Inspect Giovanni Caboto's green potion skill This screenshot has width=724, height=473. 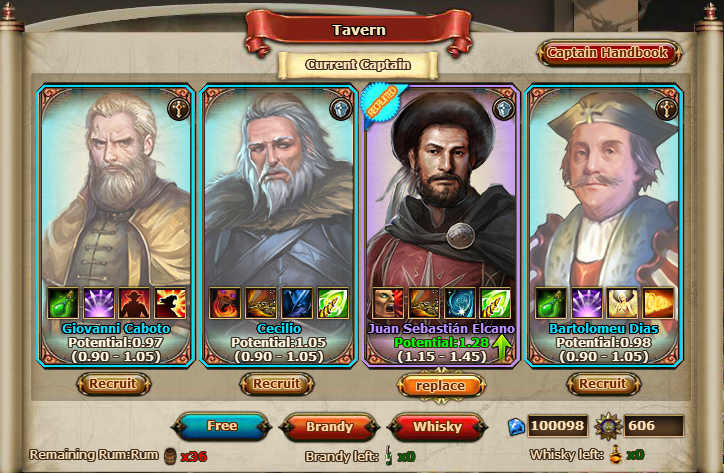(61, 303)
